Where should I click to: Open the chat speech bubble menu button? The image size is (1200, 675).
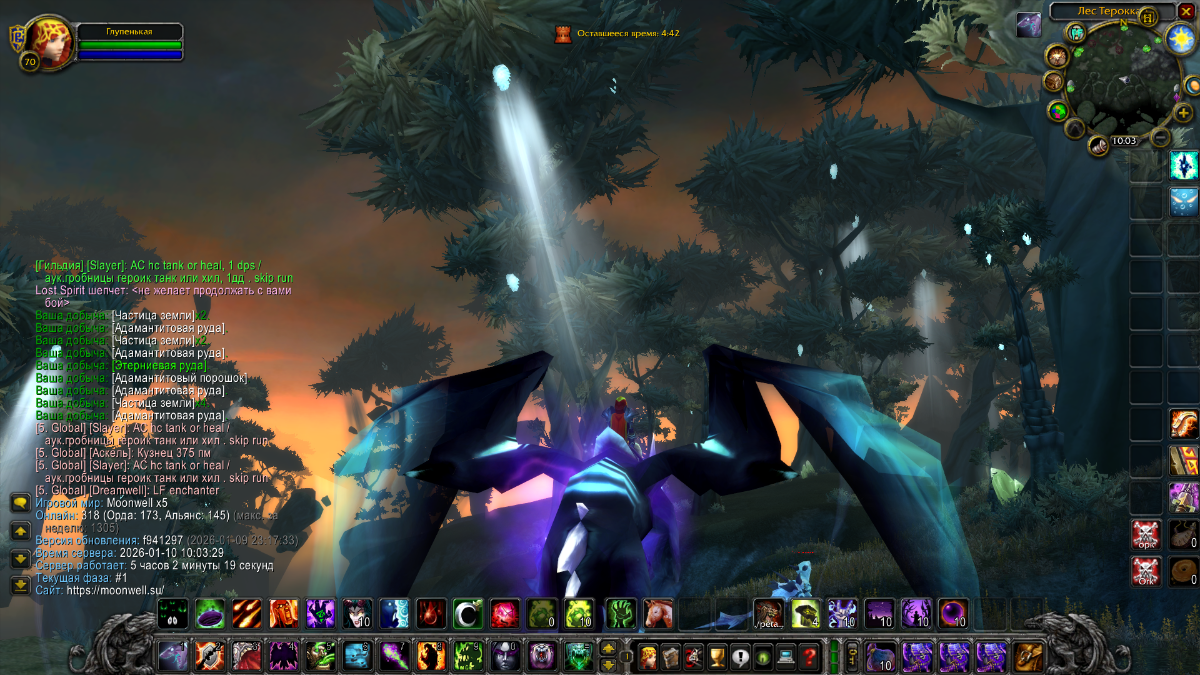[20, 503]
